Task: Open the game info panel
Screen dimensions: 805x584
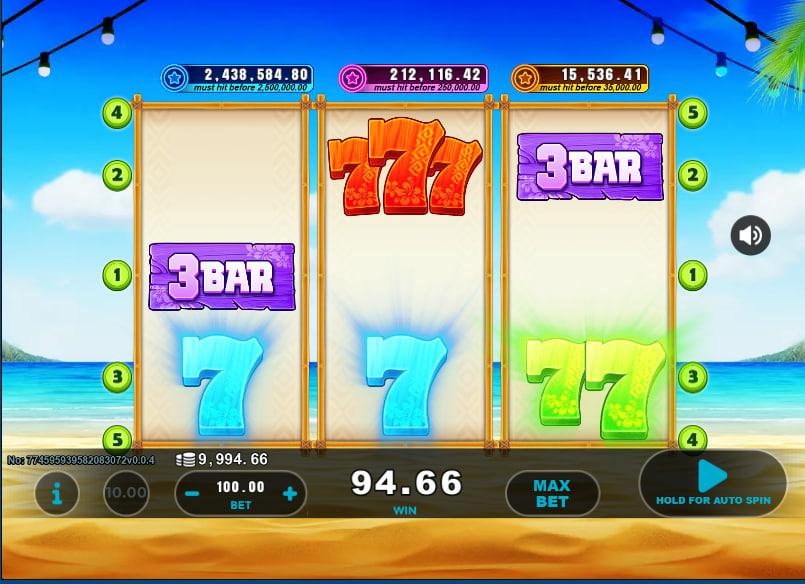Action: (58, 493)
